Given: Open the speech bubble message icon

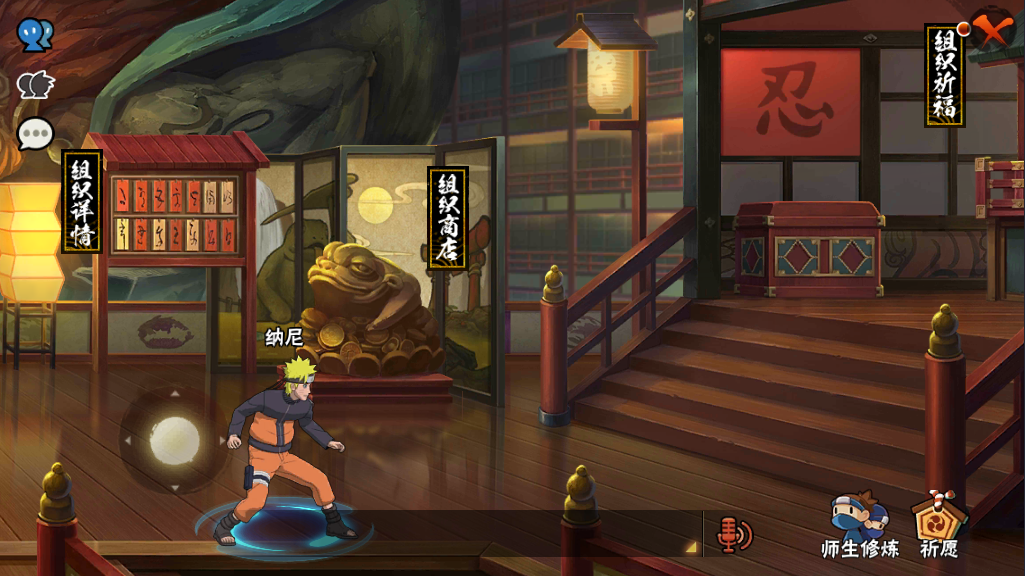Looking at the screenshot, I should tap(35, 134).
